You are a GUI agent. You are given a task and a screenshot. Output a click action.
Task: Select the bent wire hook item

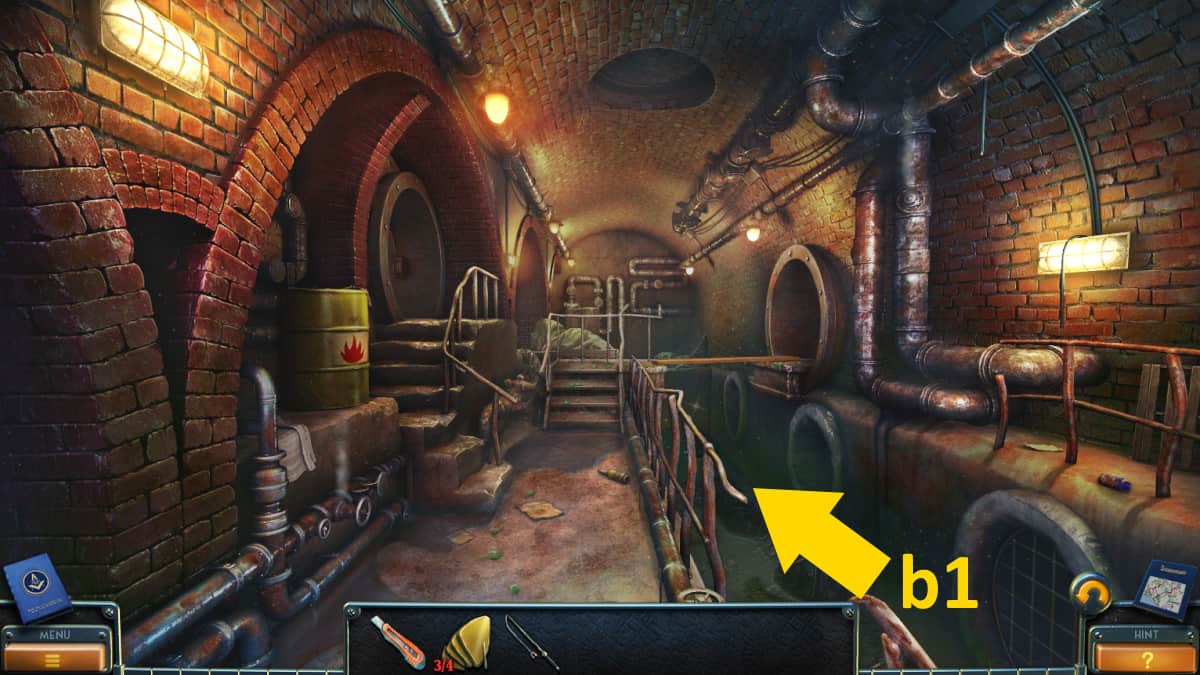click(530, 640)
